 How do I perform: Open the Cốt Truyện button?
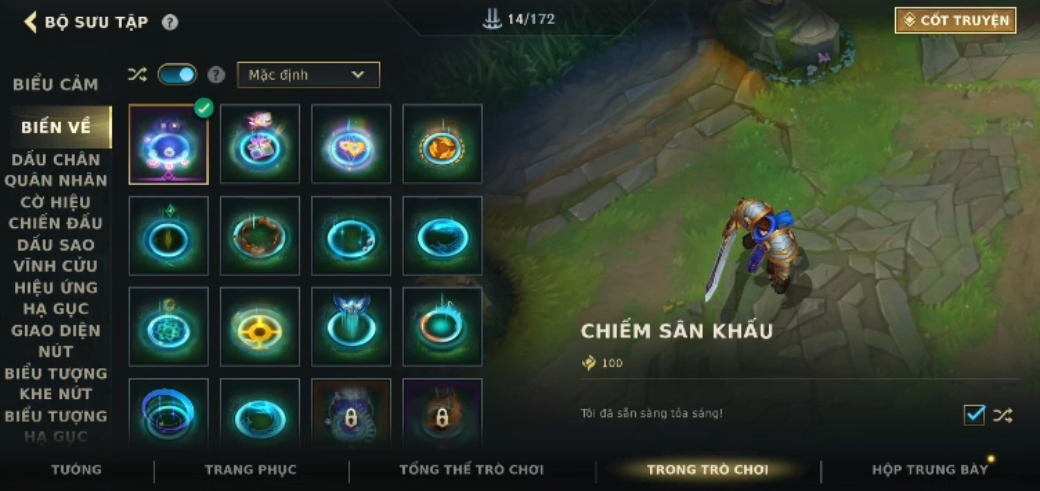[x=955, y=20]
